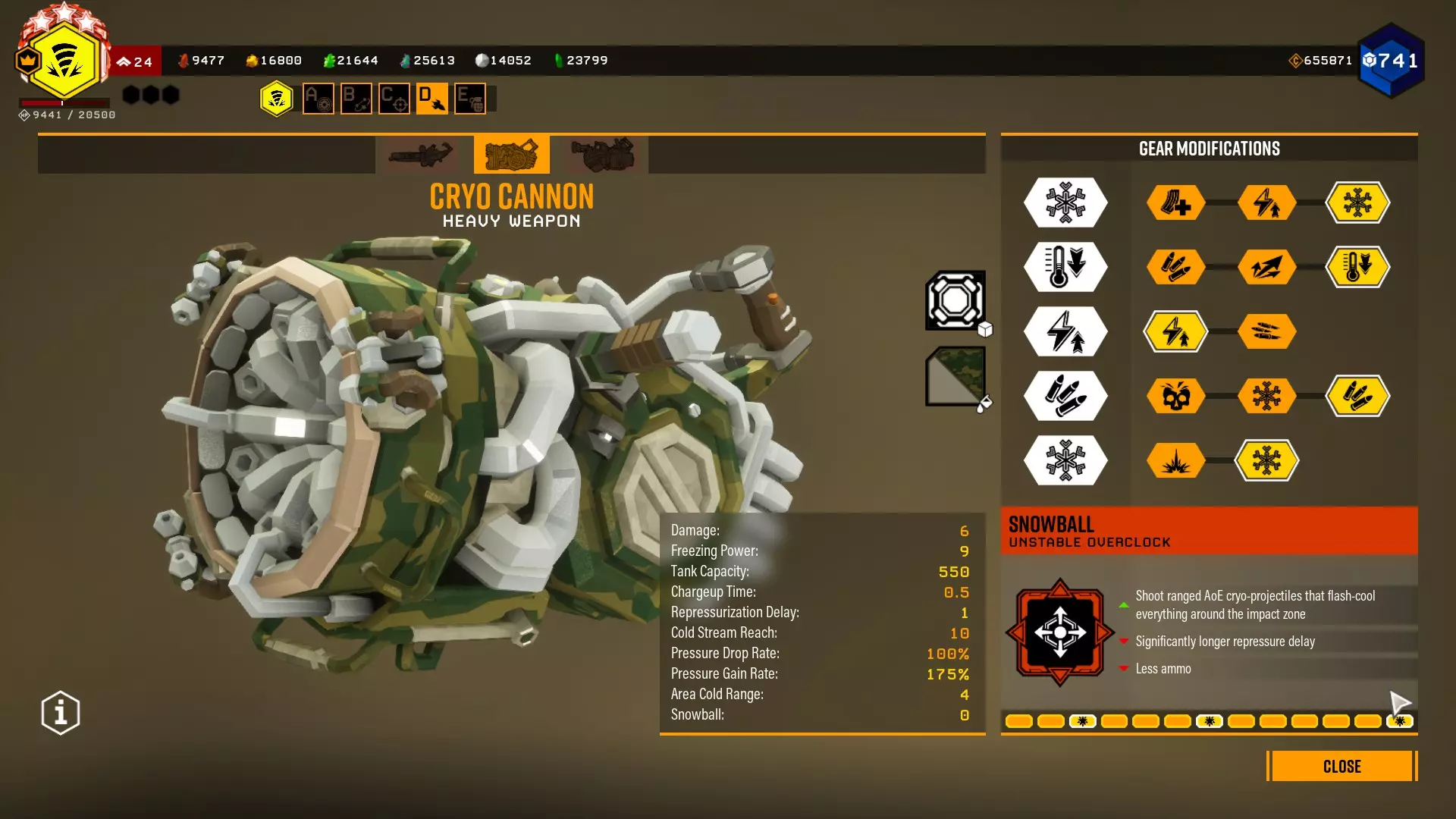The image size is (1456, 819).
Task: Select the yellow-outlined thermometer modification
Action: coord(1357,267)
